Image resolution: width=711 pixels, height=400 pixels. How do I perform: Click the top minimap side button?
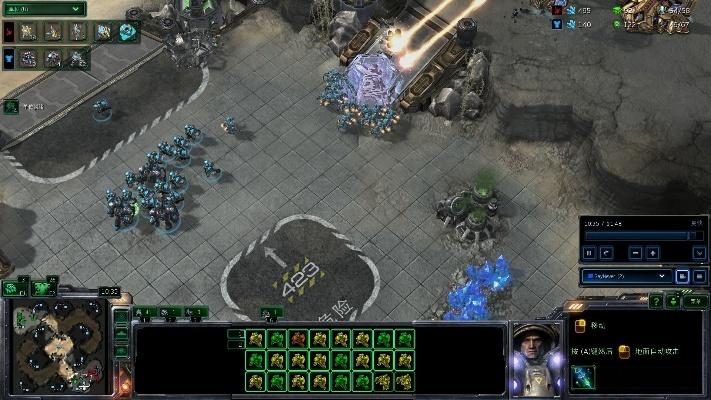(x=121, y=318)
